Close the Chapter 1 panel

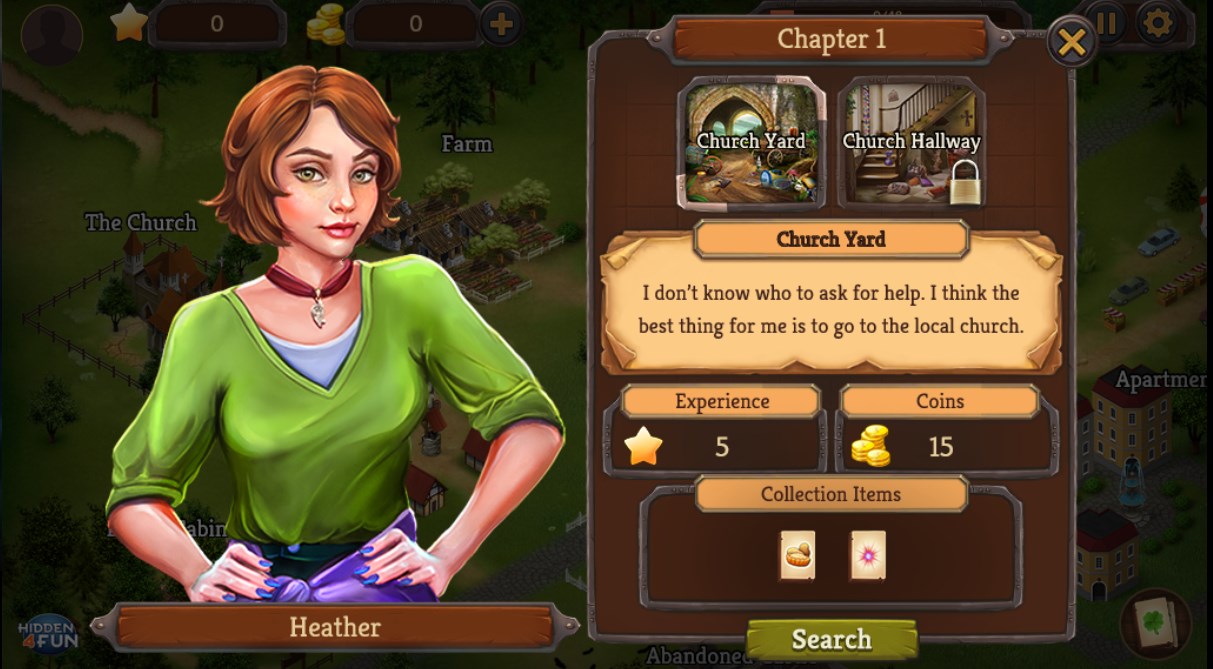coord(1071,43)
